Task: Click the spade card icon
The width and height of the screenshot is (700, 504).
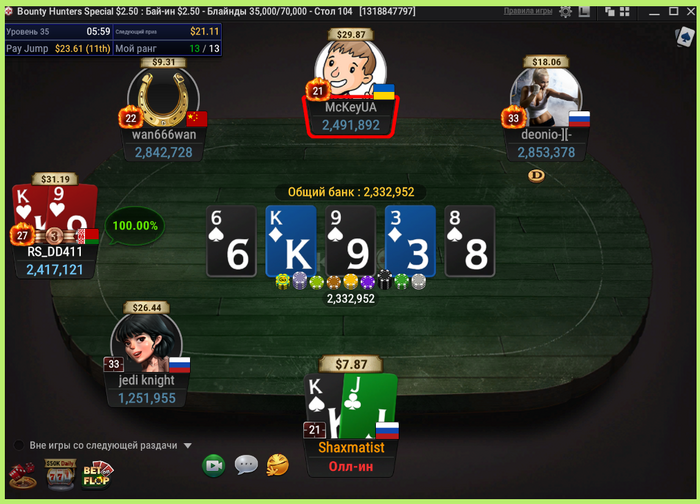Action: [684, 38]
